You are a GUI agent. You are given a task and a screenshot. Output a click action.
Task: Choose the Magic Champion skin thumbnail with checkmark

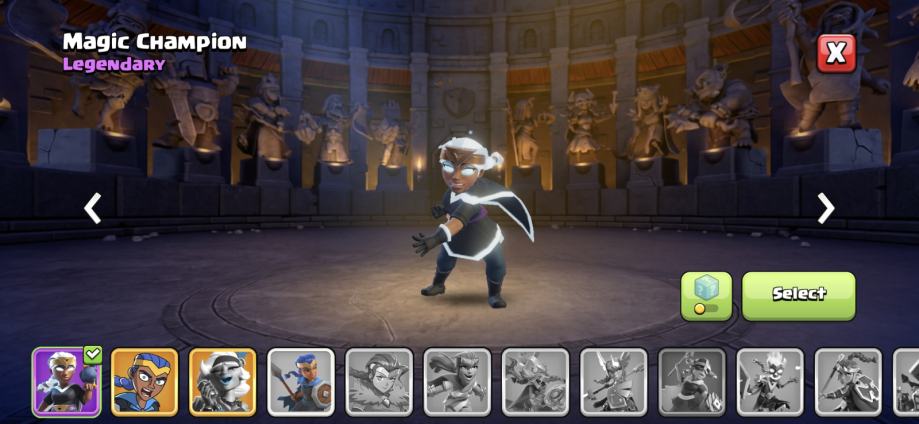[x=66, y=381]
